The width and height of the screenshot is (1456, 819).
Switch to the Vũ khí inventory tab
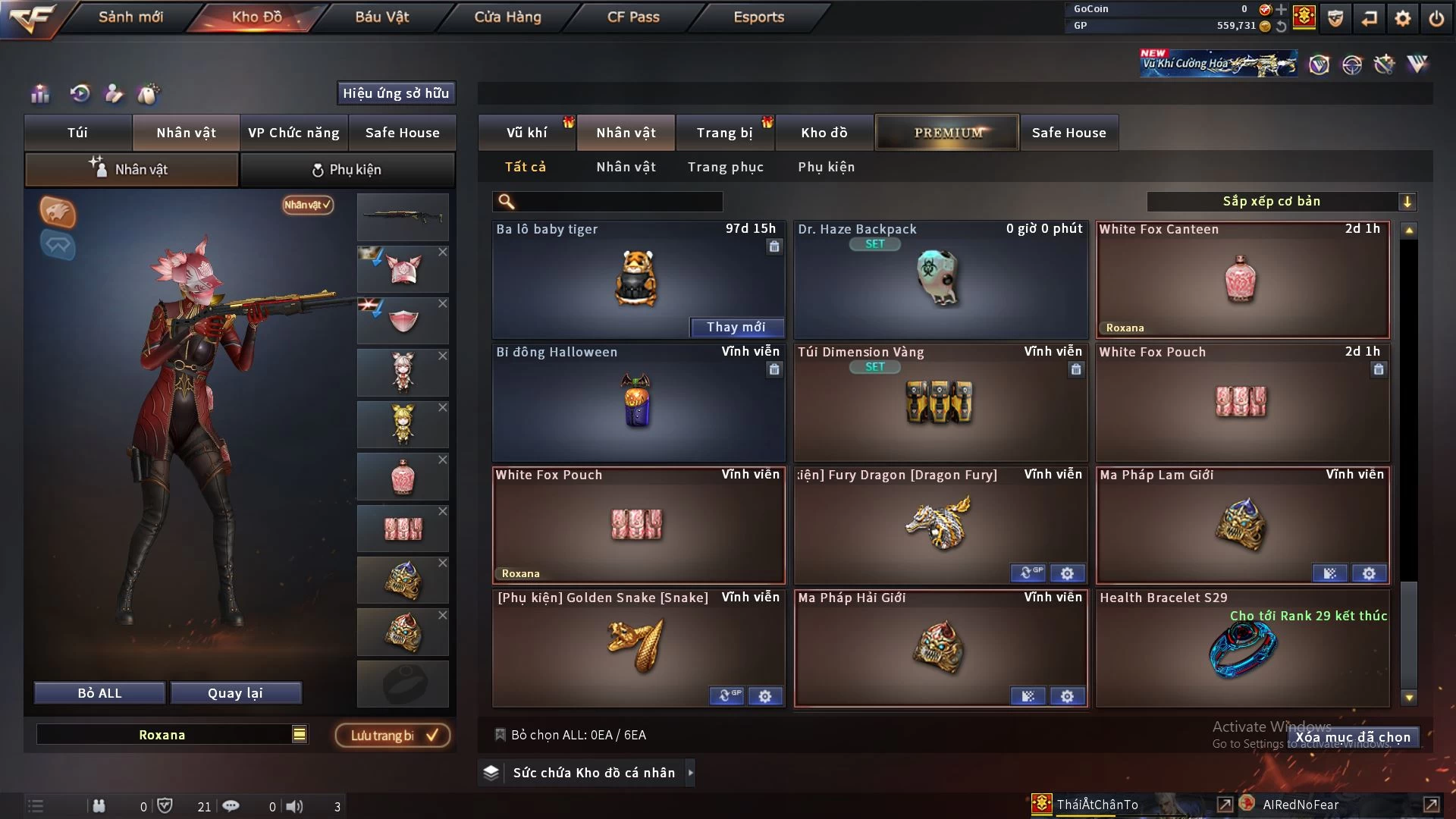pos(526,133)
